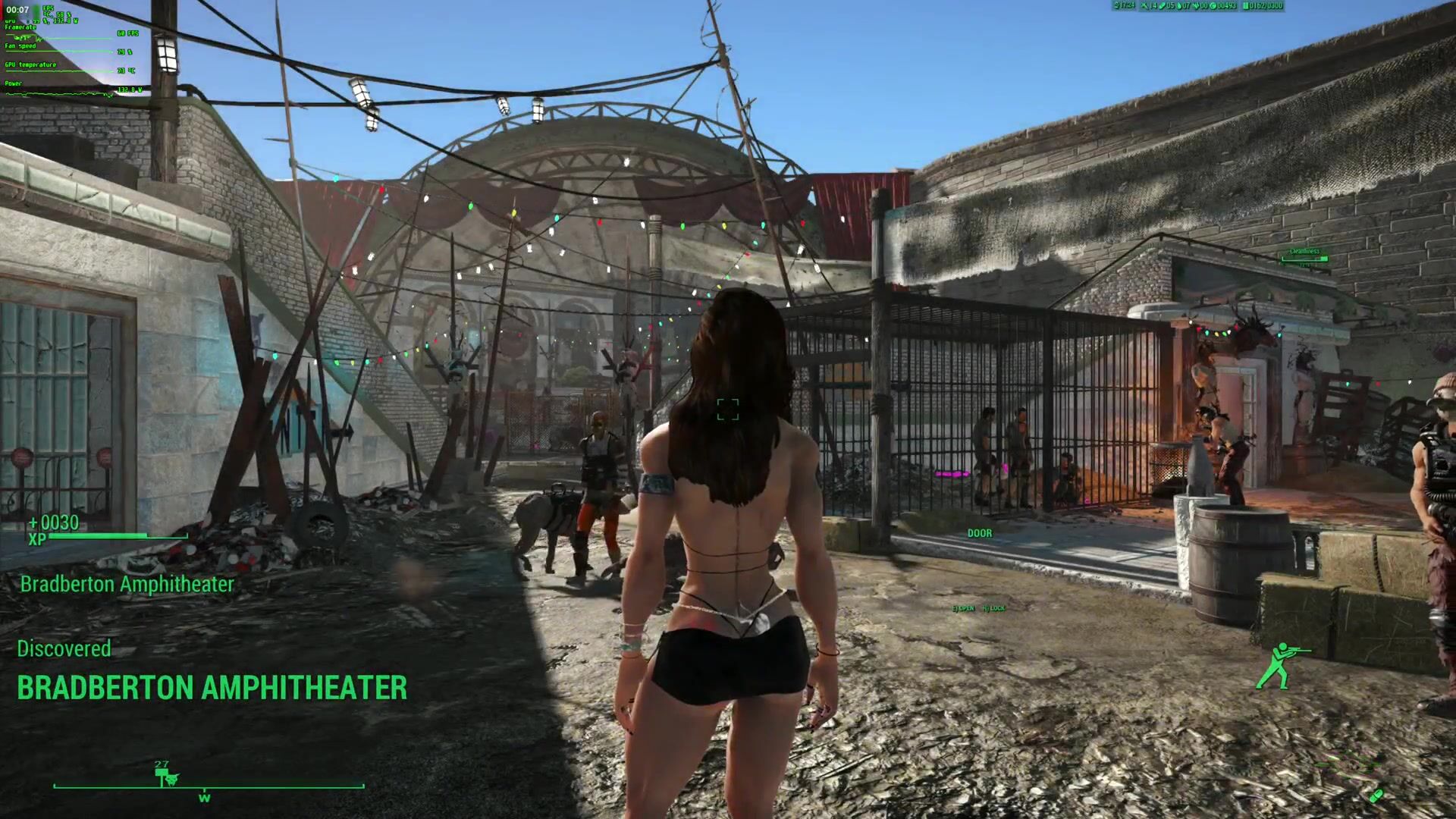Click the quest marker on the compass
This screenshot has height=819, width=1456.
[161, 772]
